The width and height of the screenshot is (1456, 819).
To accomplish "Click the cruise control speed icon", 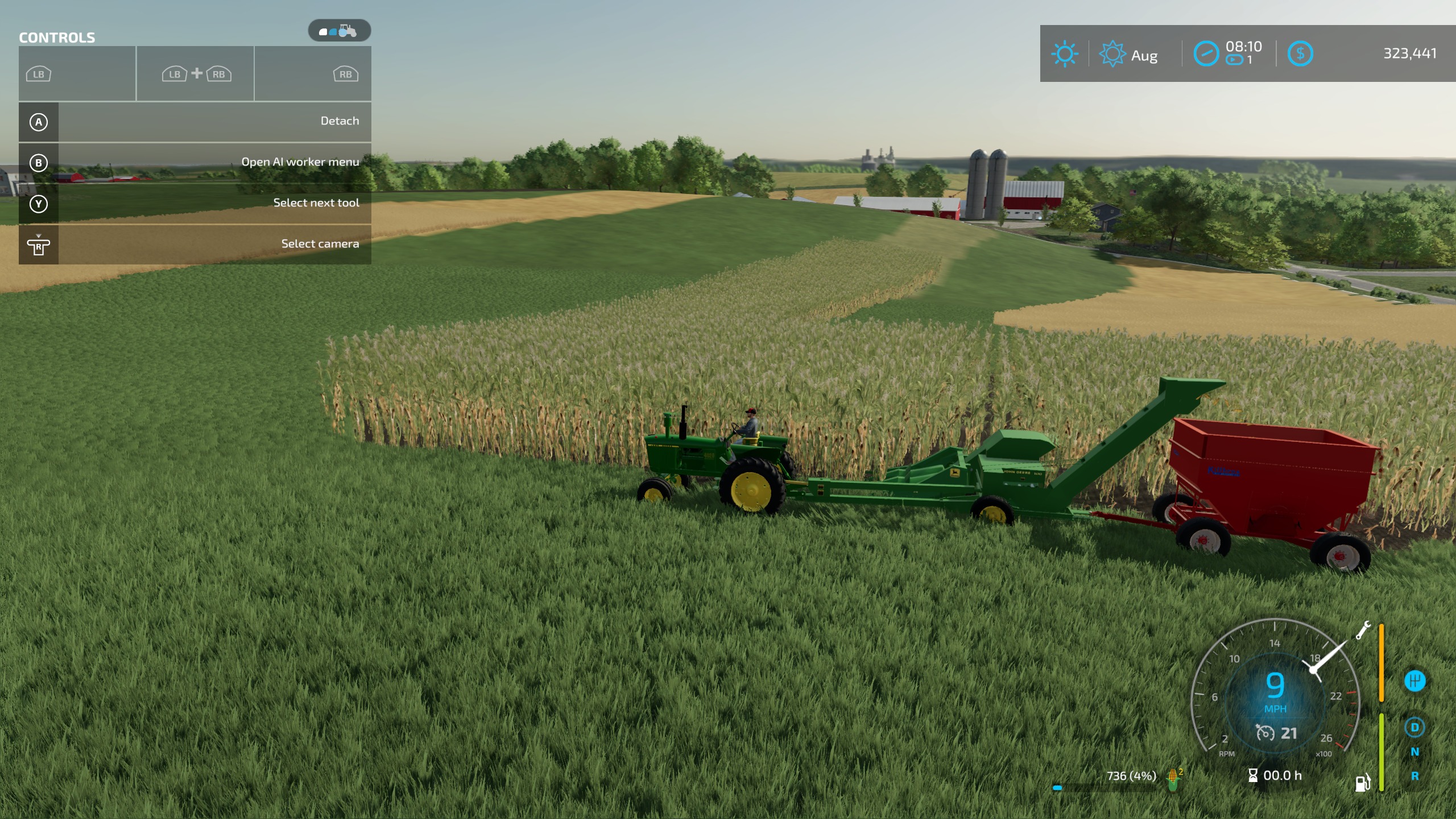I will coord(1265,733).
